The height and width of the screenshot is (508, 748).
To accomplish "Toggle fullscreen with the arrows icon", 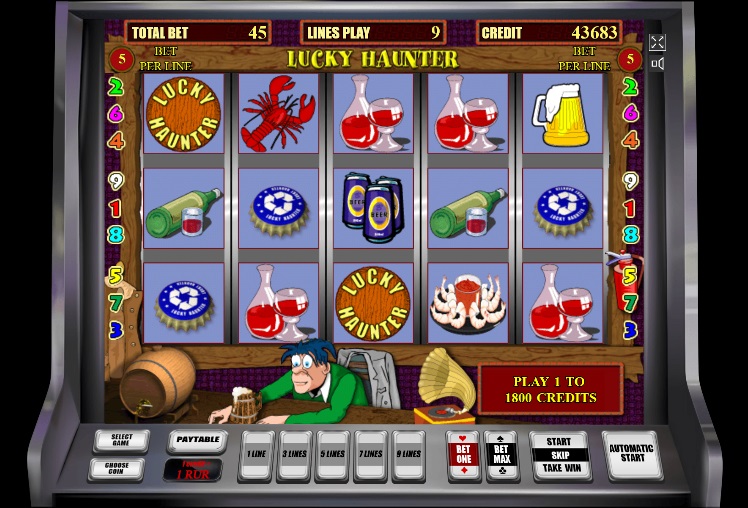I will (x=657, y=42).
